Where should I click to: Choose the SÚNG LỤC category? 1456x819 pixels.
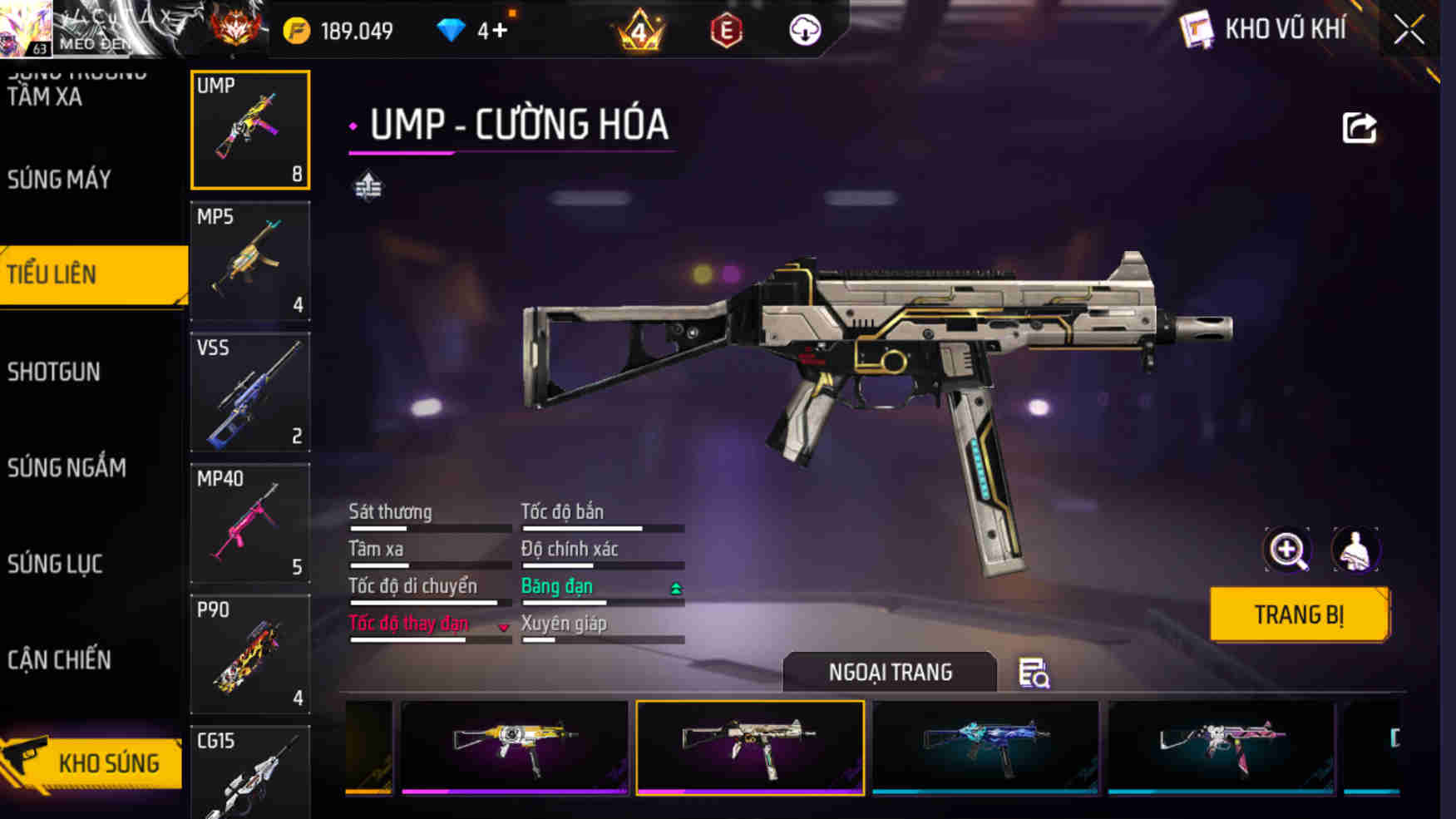(55, 564)
